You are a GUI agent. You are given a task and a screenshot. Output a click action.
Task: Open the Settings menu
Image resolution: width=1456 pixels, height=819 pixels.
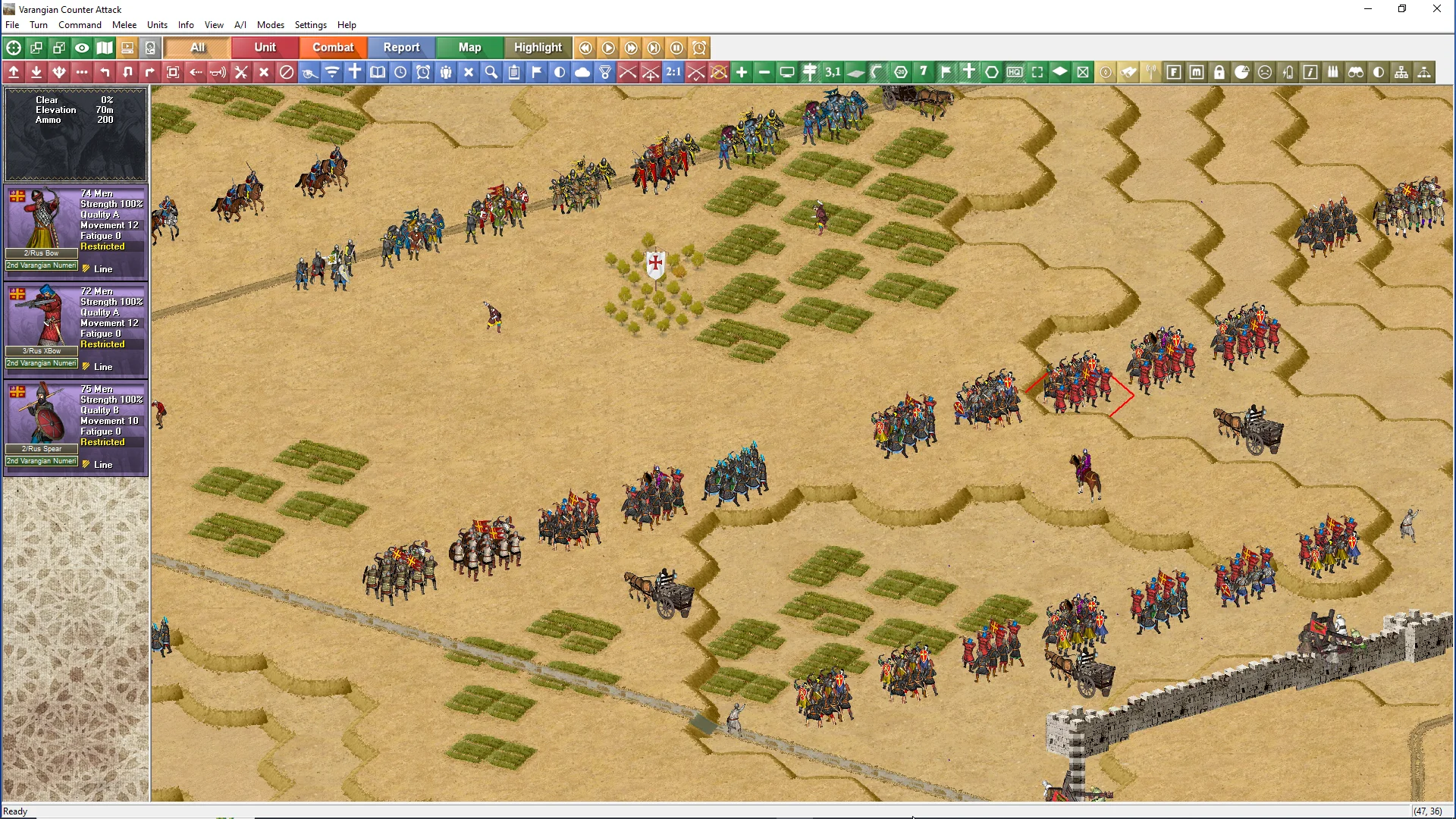(x=310, y=25)
